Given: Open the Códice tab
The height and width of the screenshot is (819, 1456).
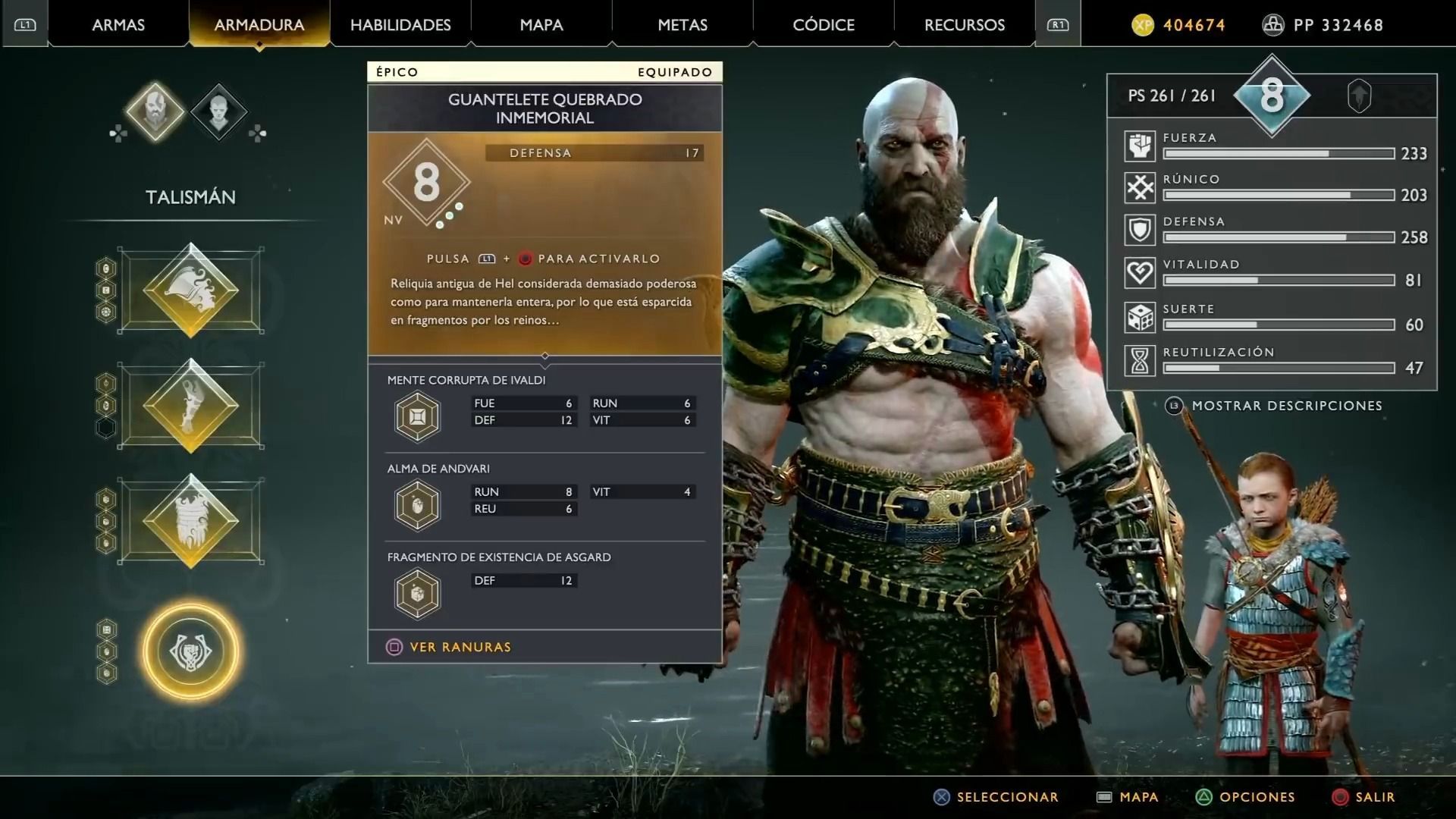Looking at the screenshot, I should pyautogui.click(x=824, y=25).
